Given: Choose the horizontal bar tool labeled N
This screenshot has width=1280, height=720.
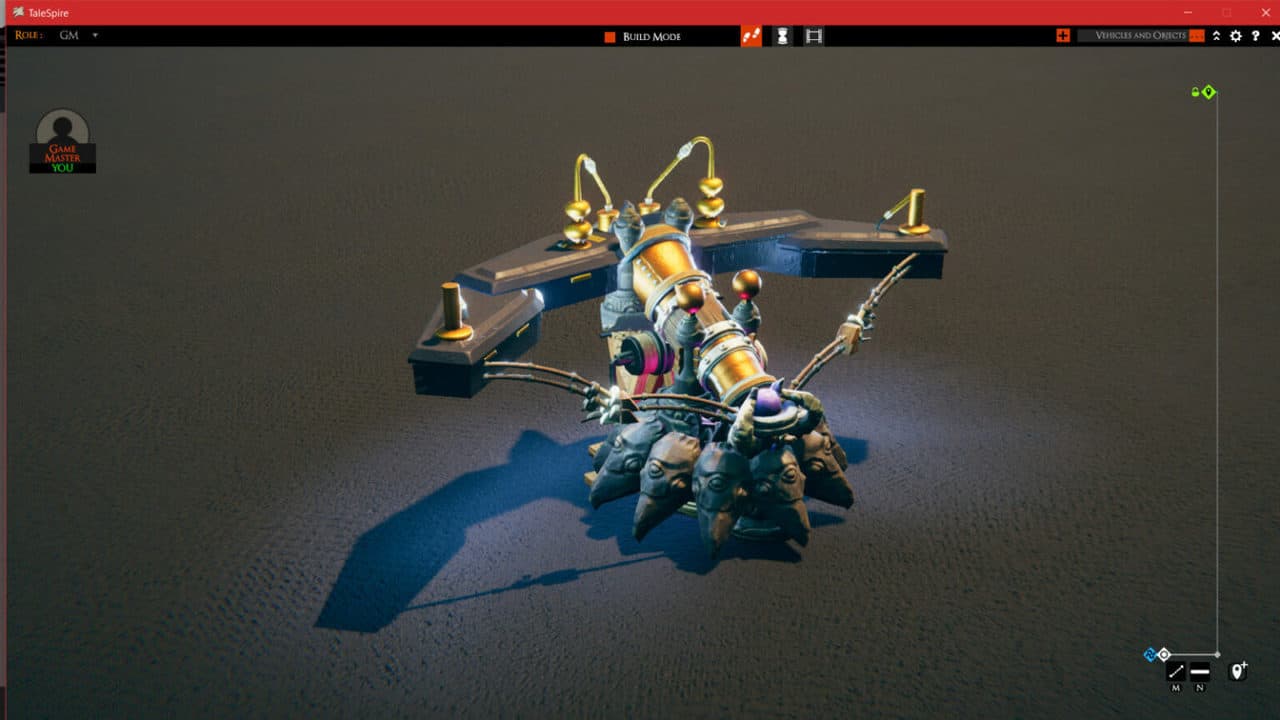Looking at the screenshot, I should pos(1200,672).
